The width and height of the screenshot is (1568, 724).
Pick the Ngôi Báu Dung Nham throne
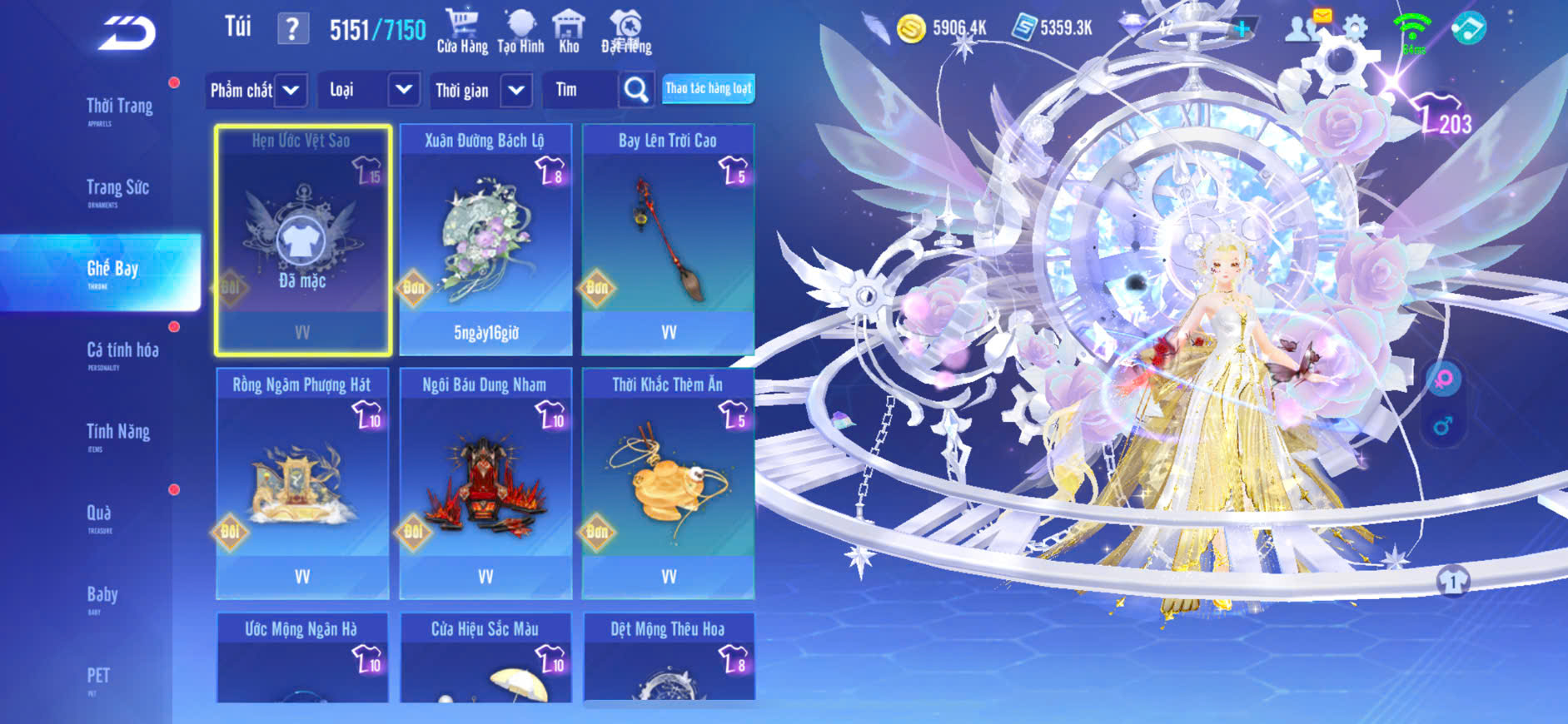[x=485, y=483]
